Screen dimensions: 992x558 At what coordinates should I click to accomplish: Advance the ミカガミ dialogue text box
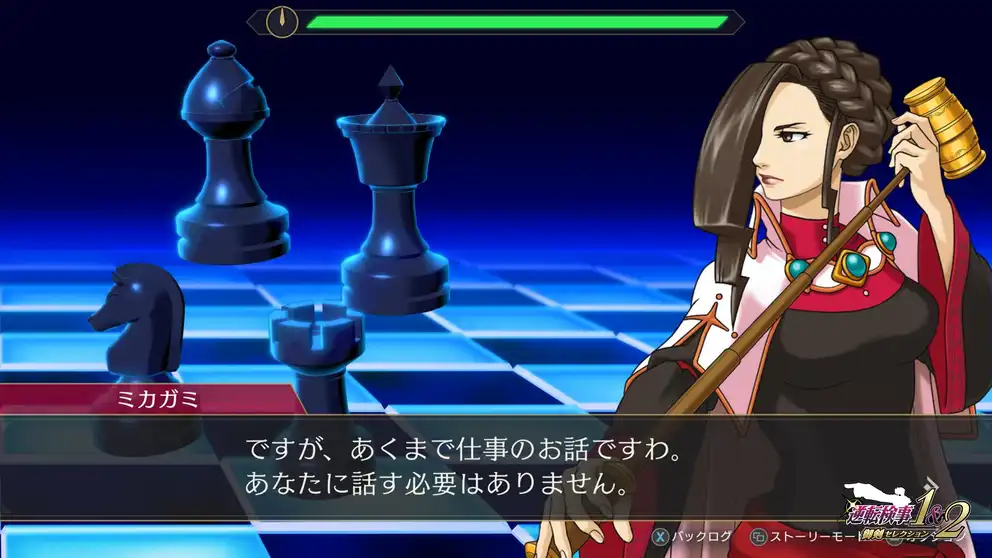coord(450,465)
